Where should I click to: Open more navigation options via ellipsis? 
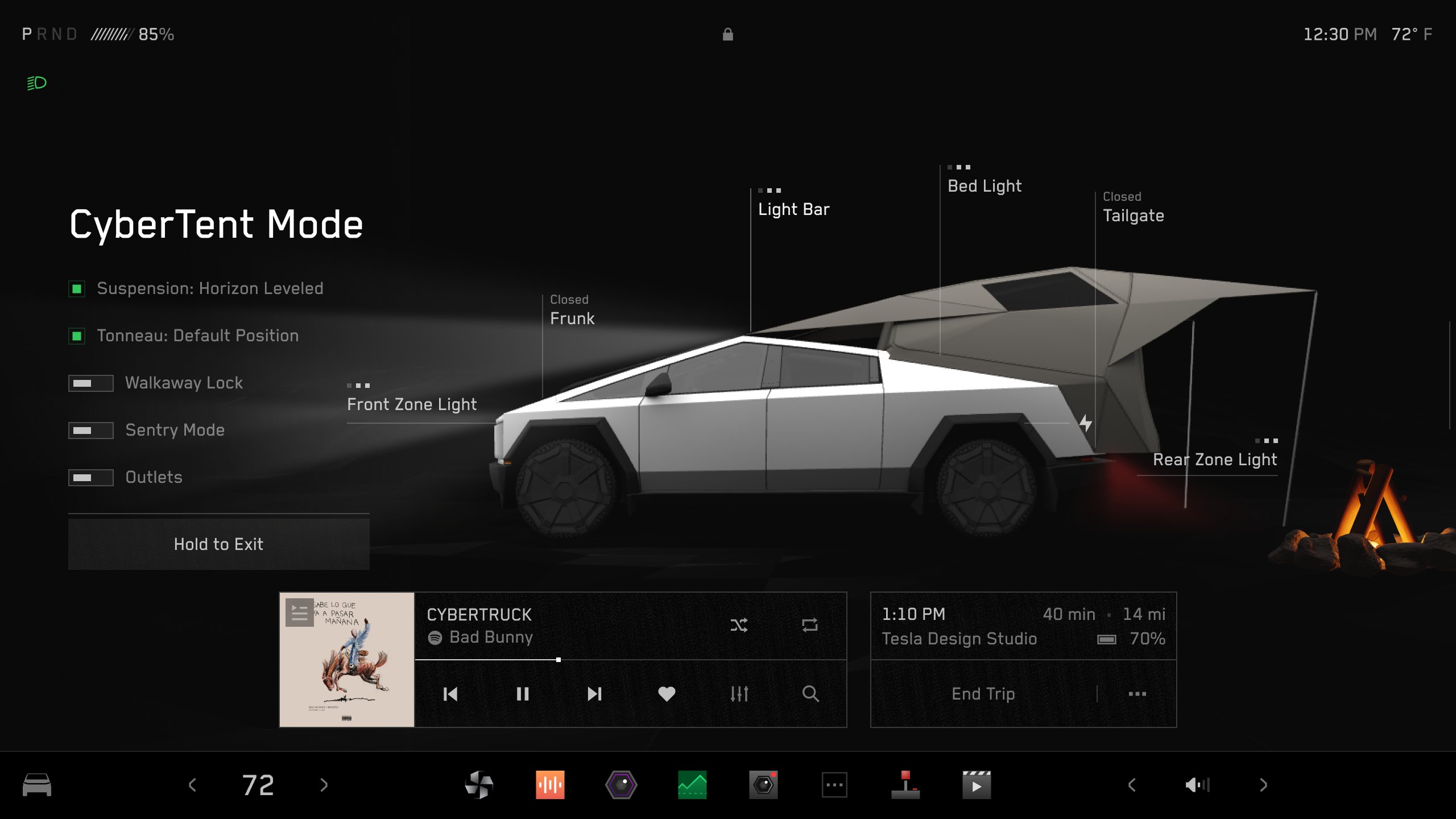click(1136, 694)
